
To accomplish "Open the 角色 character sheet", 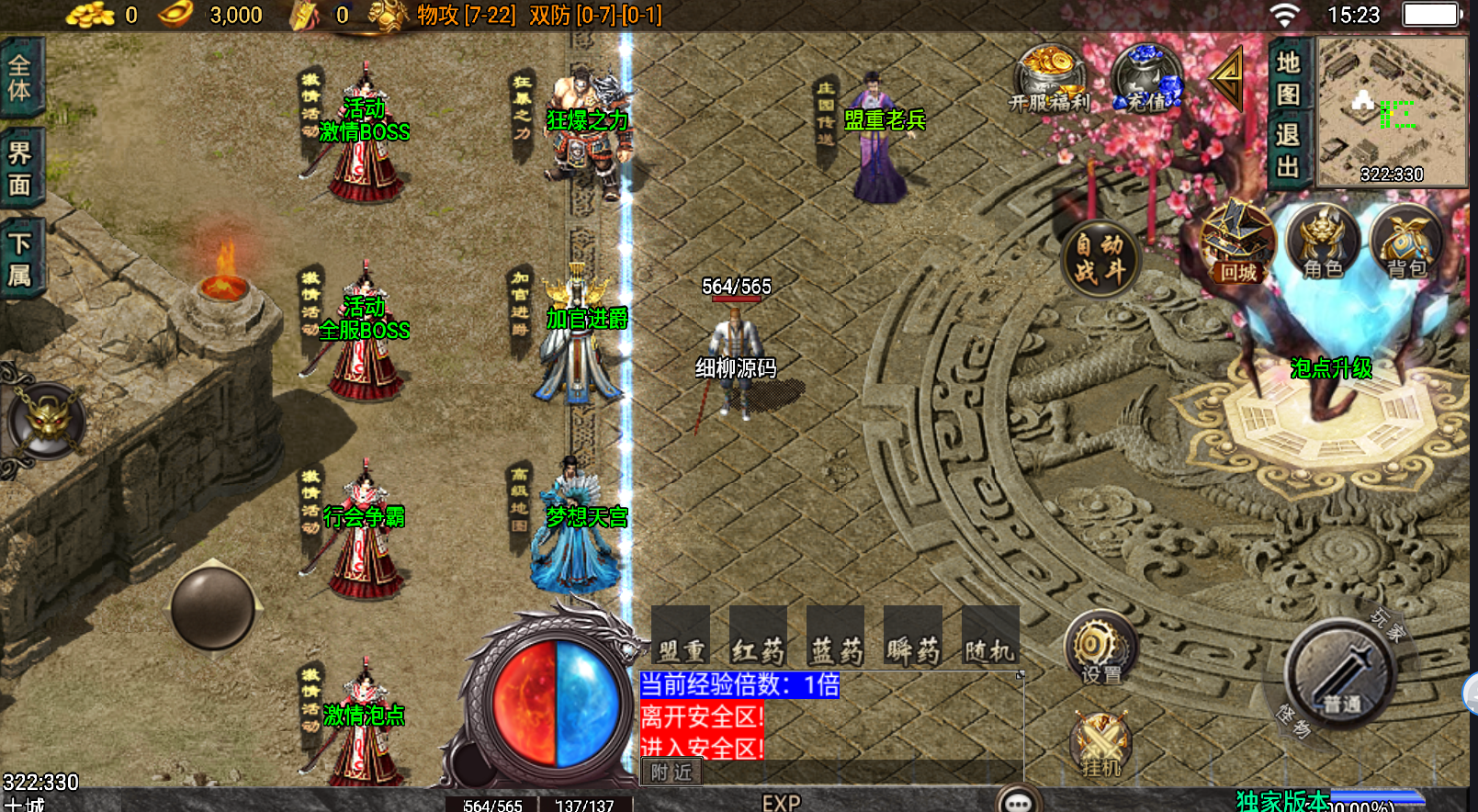I will coord(1322,243).
